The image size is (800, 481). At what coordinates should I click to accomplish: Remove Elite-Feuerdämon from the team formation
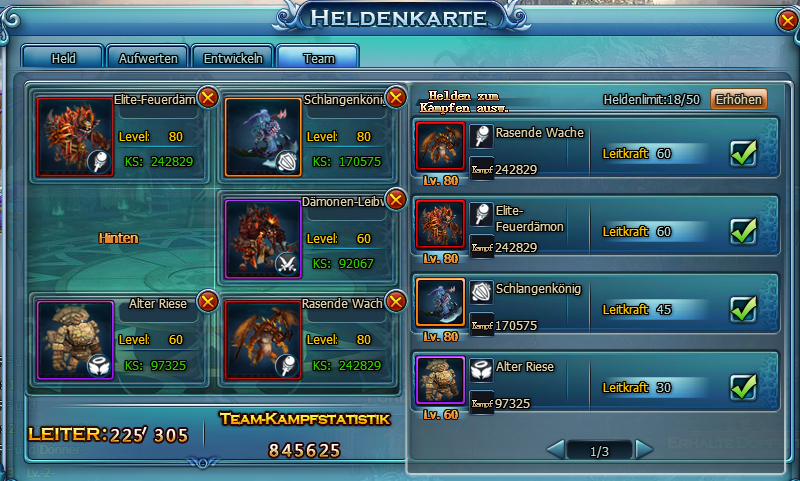[x=208, y=97]
